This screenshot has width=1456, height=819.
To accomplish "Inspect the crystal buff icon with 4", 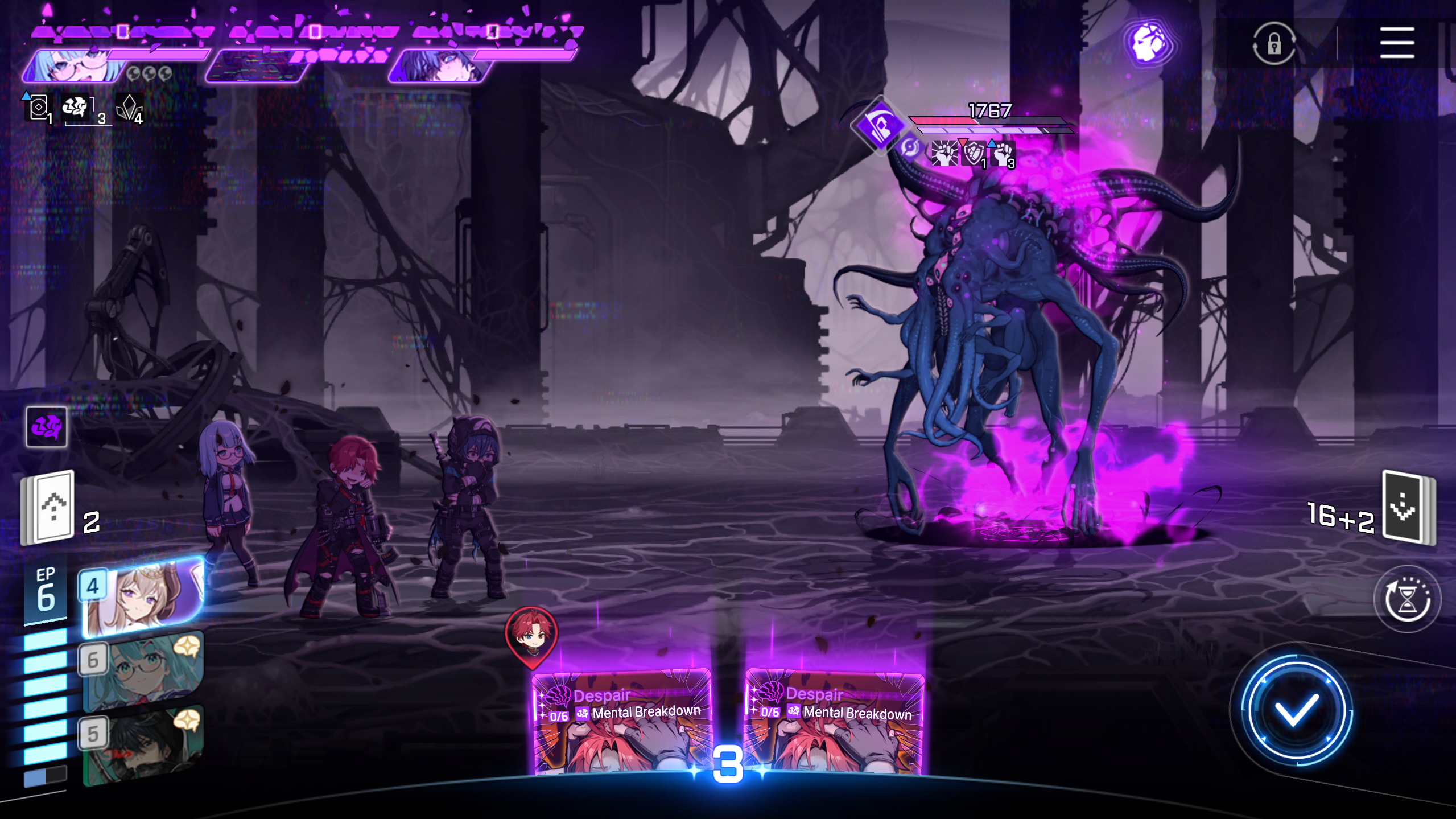I will (x=130, y=108).
